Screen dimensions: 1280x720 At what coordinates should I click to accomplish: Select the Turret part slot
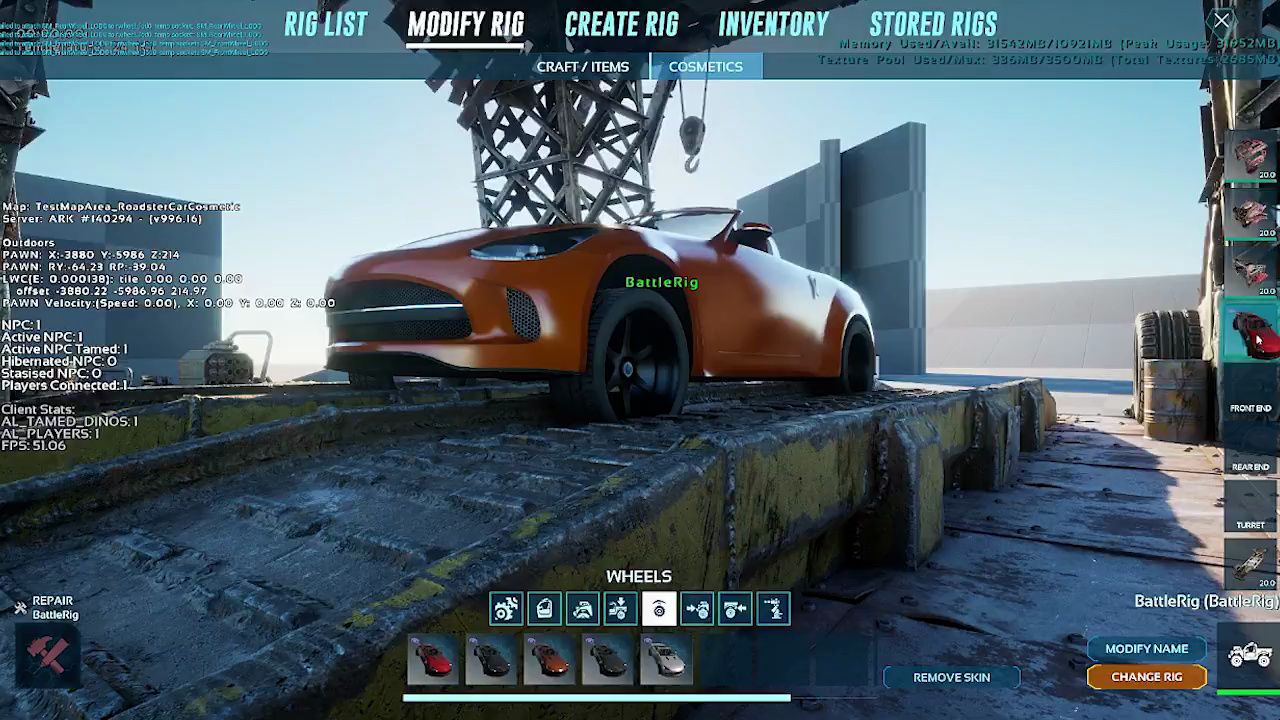(1250, 508)
